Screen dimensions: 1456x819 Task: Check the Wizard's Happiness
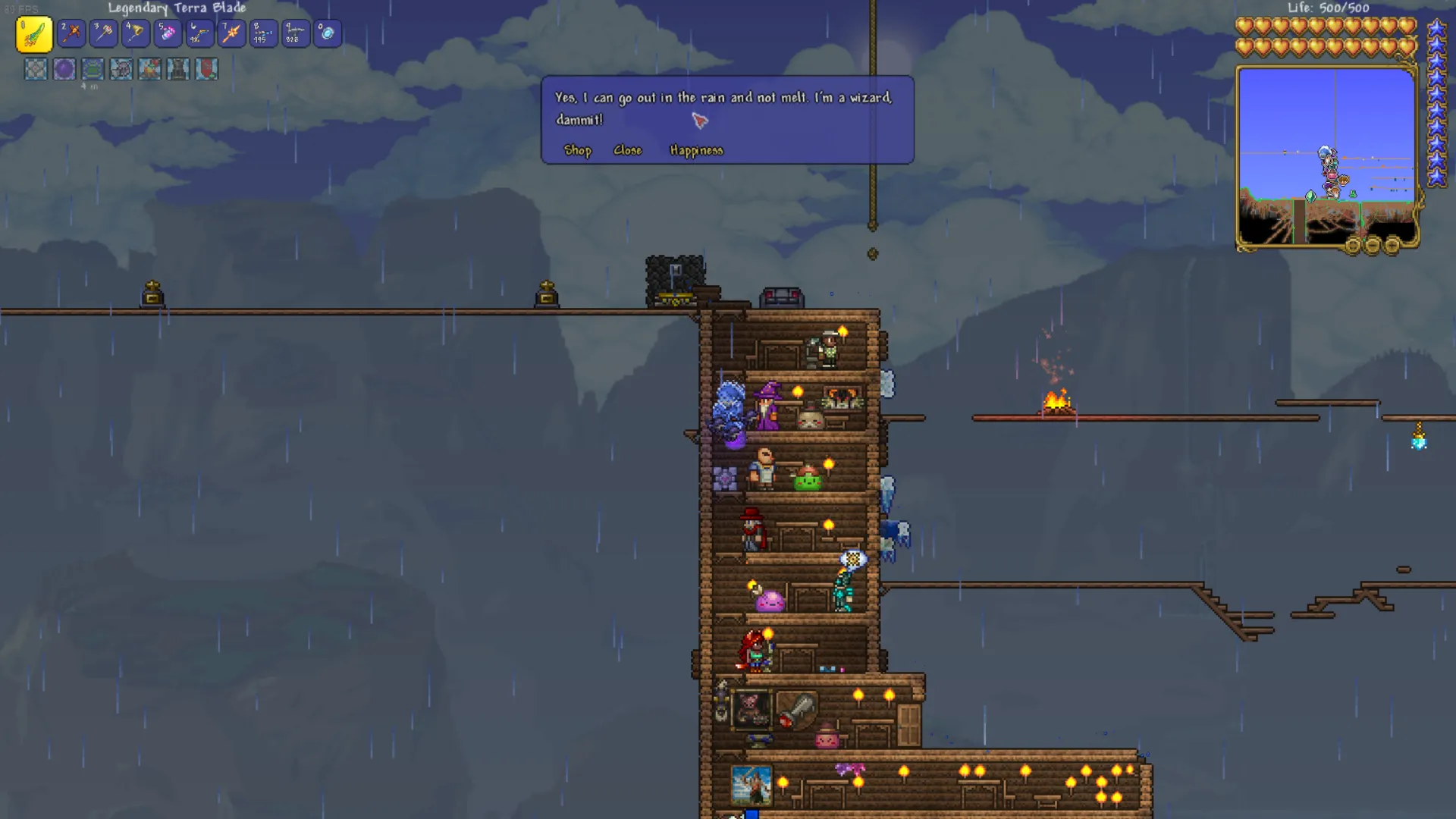[696, 150]
